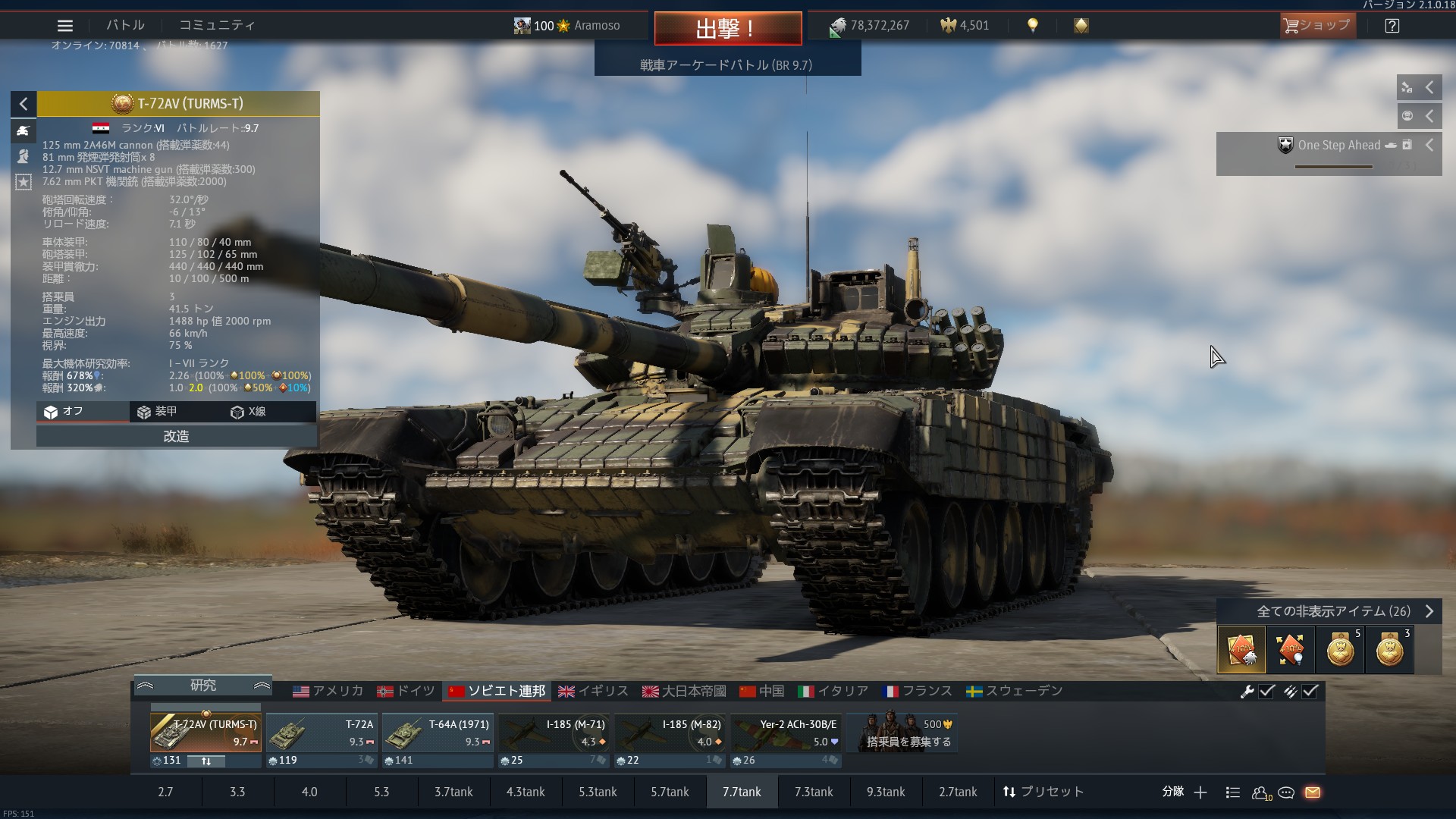The image size is (1456, 819).
Task: Open the chat bubble icon
Action: 1286,792
